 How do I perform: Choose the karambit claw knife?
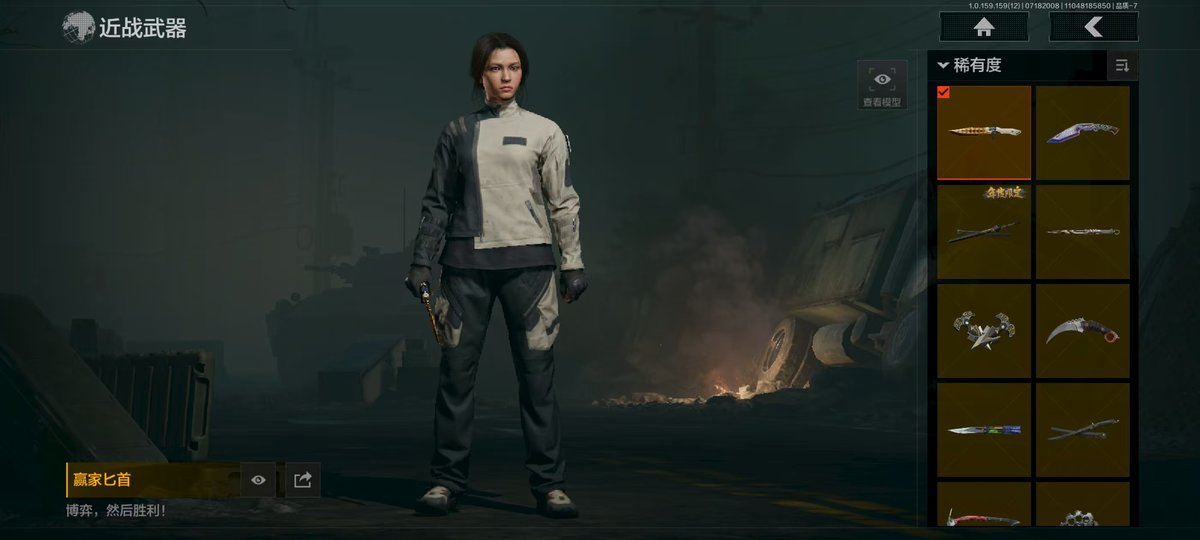pos(1083,330)
